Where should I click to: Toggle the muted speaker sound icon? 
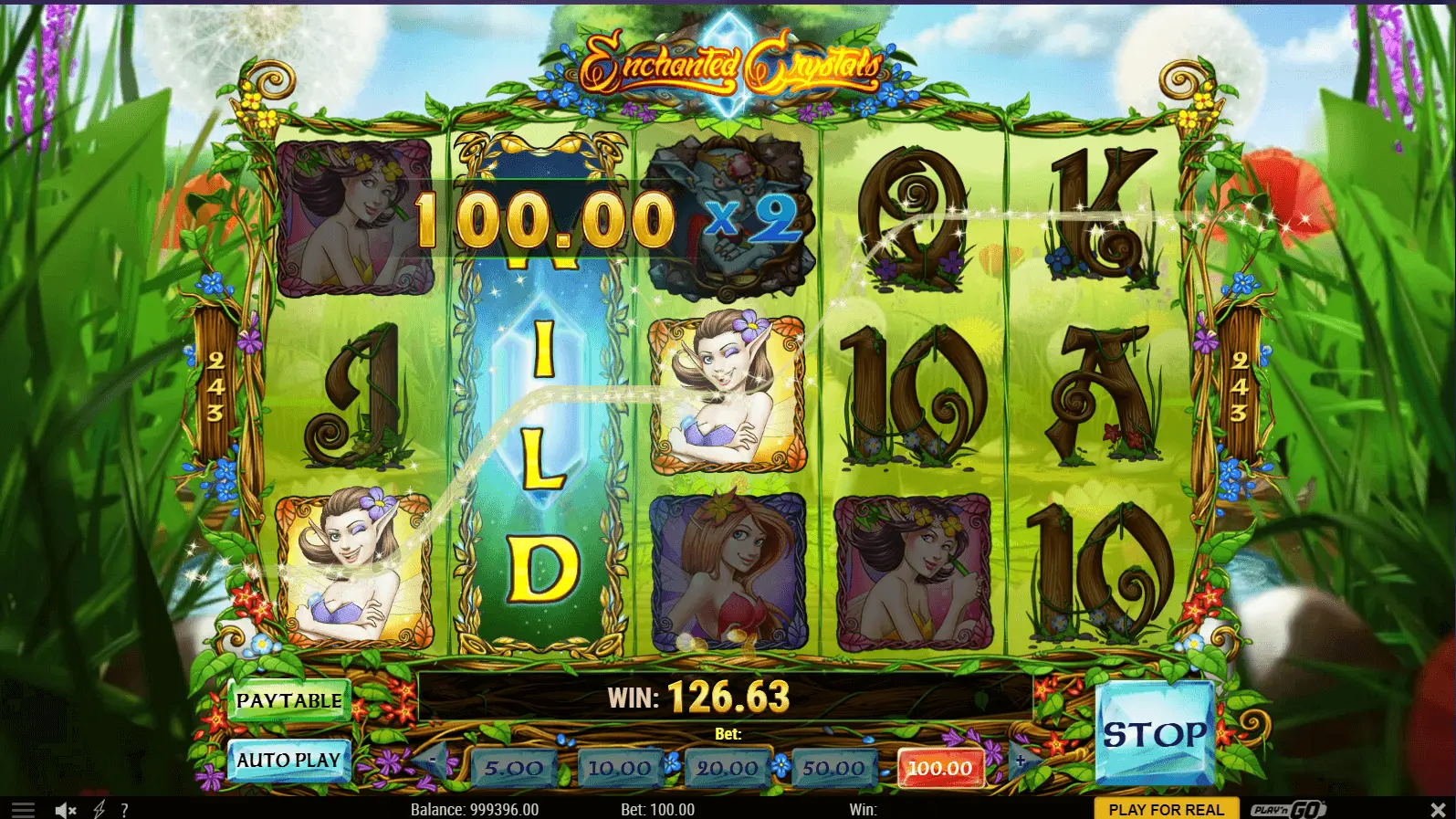(65, 810)
